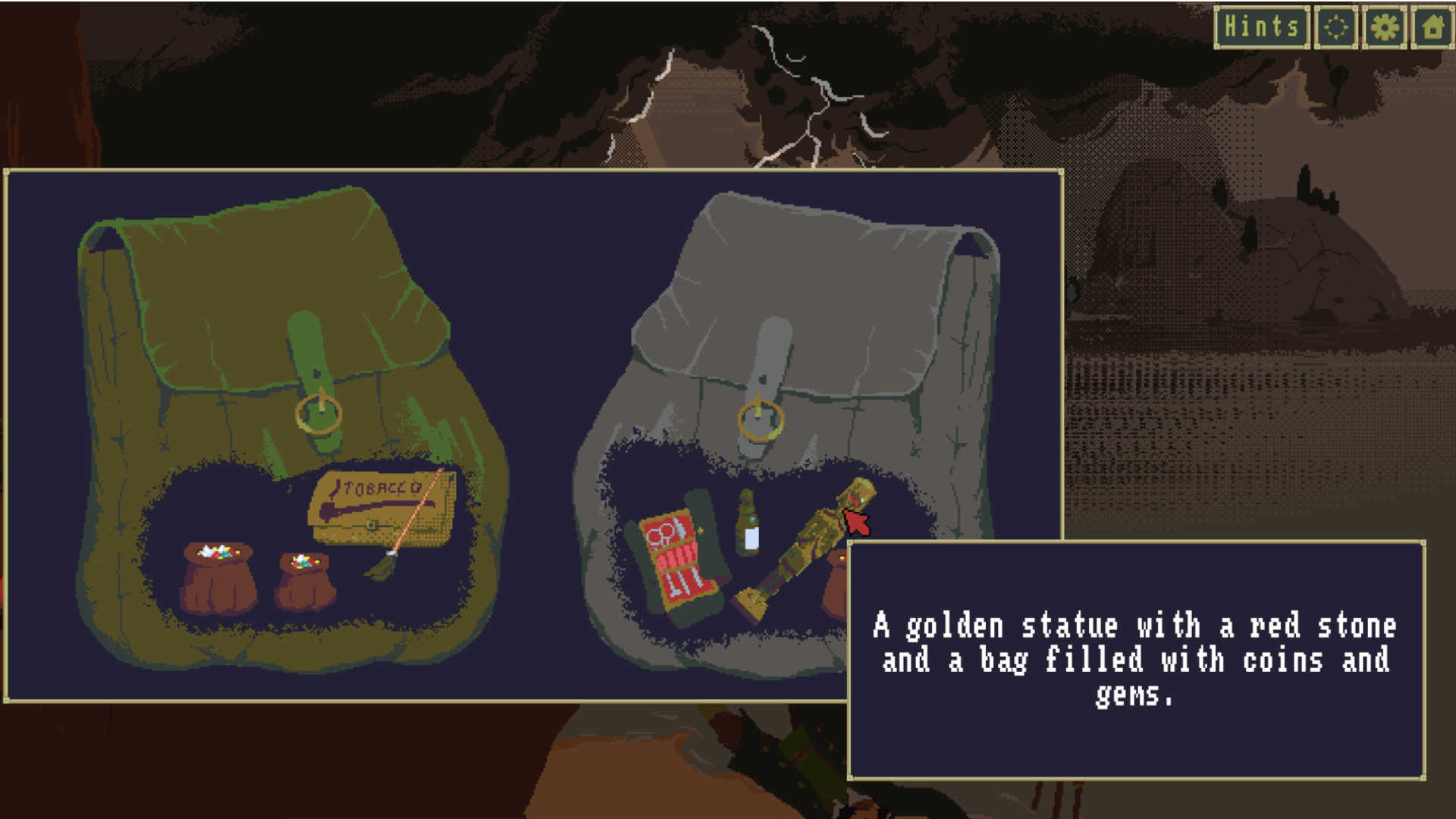Screen dimensions: 1456x819
Task: Open the pouch filled with gems
Action: pos(216,576)
